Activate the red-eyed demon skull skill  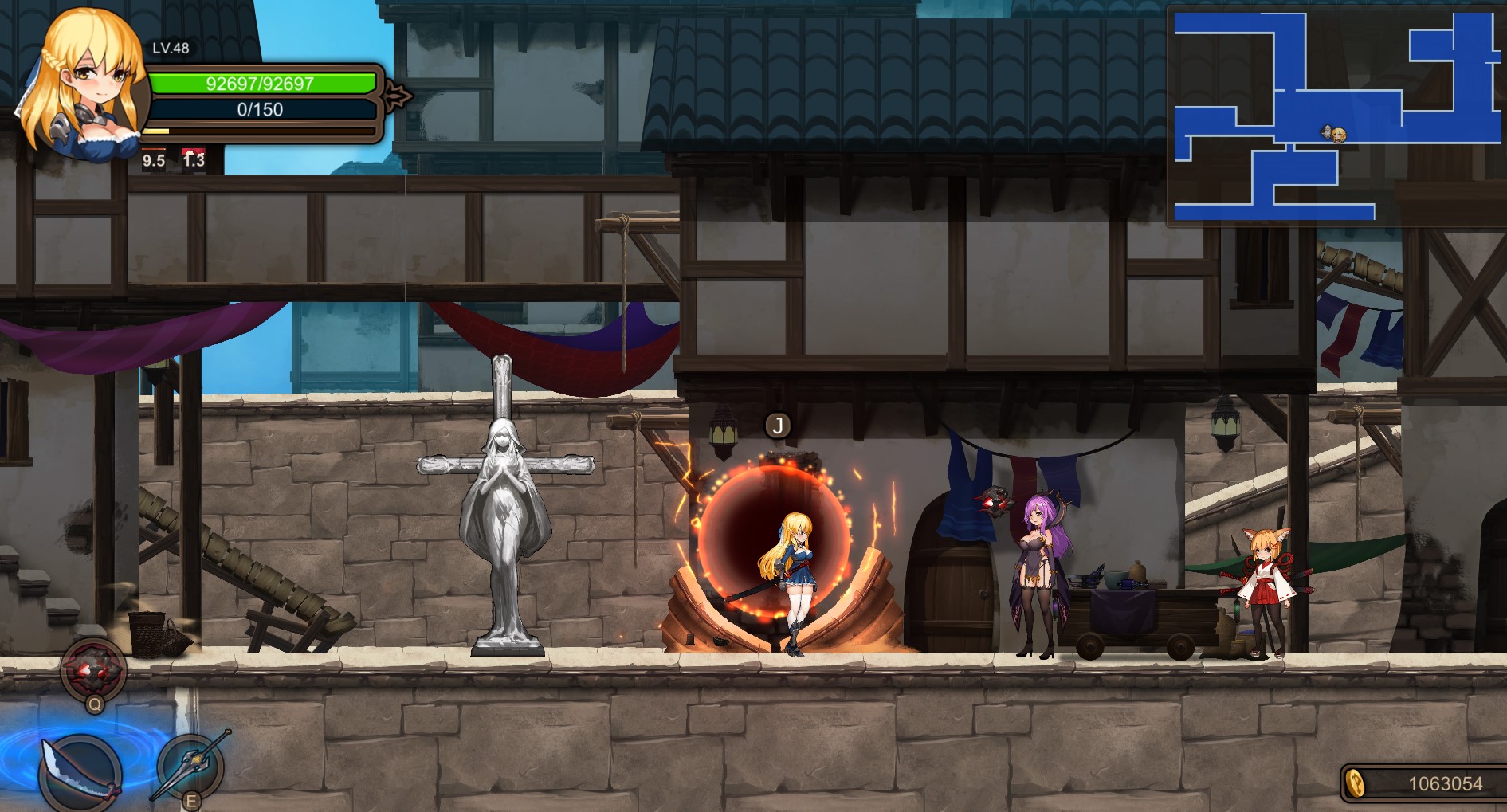click(94, 669)
